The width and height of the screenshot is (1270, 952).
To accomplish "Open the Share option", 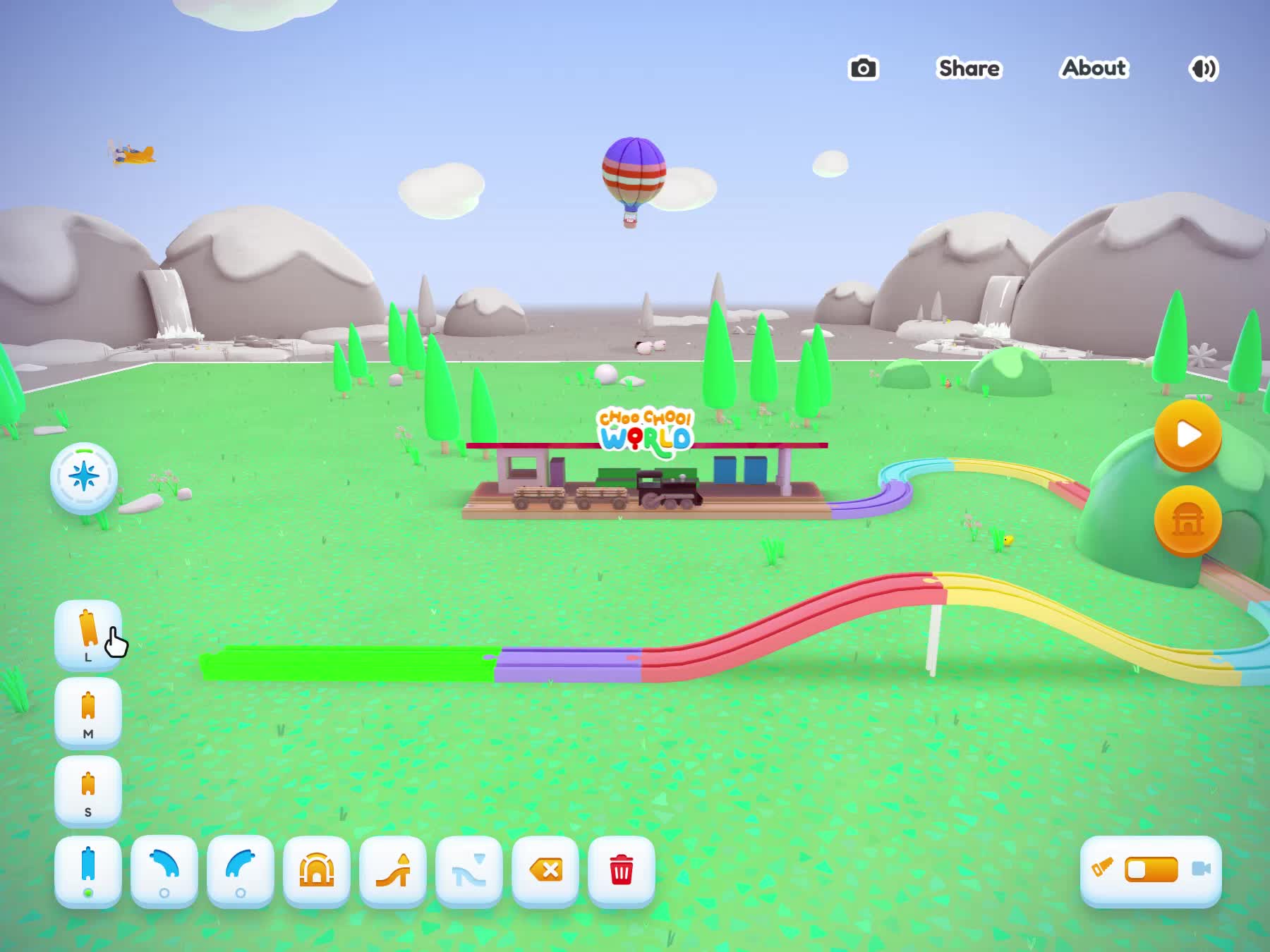I will (969, 68).
